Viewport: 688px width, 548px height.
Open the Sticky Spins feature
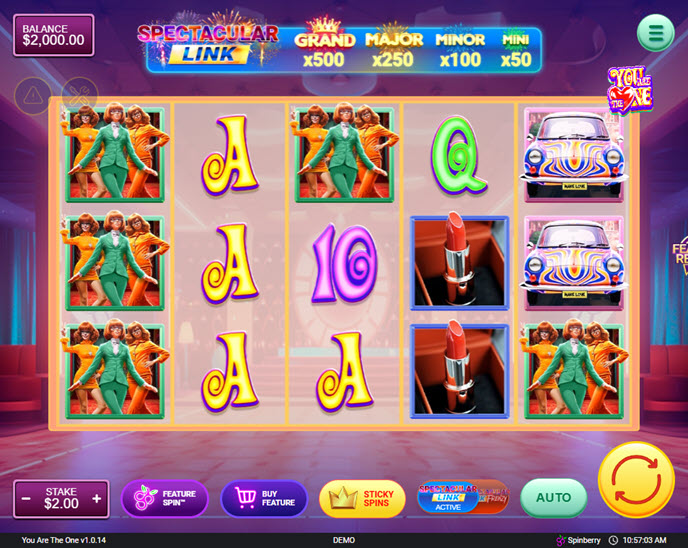(x=362, y=498)
